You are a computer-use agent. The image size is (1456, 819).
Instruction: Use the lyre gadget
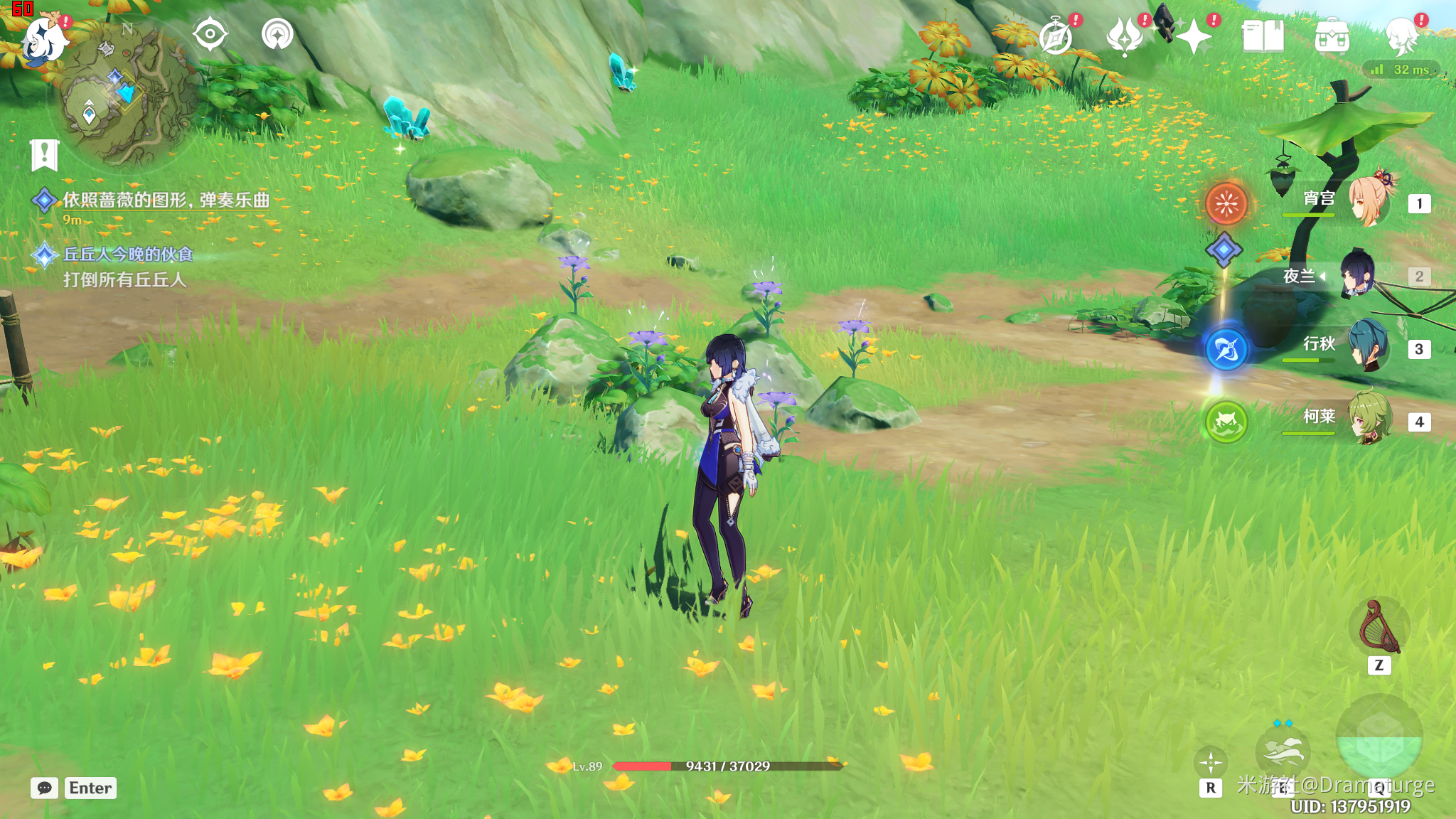coord(1379,627)
